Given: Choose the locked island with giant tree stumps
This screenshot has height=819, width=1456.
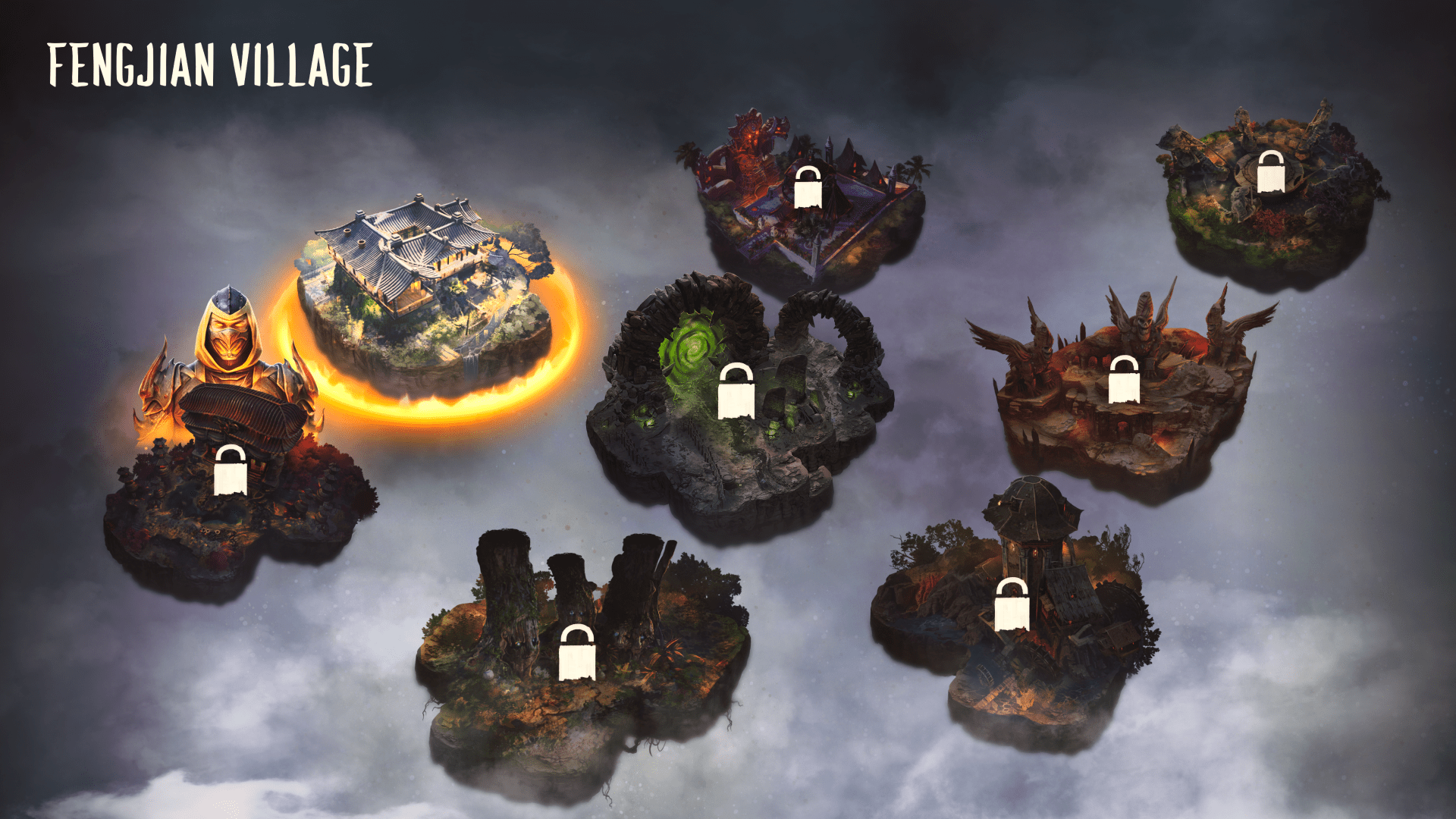Looking at the screenshot, I should [x=576, y=652].
